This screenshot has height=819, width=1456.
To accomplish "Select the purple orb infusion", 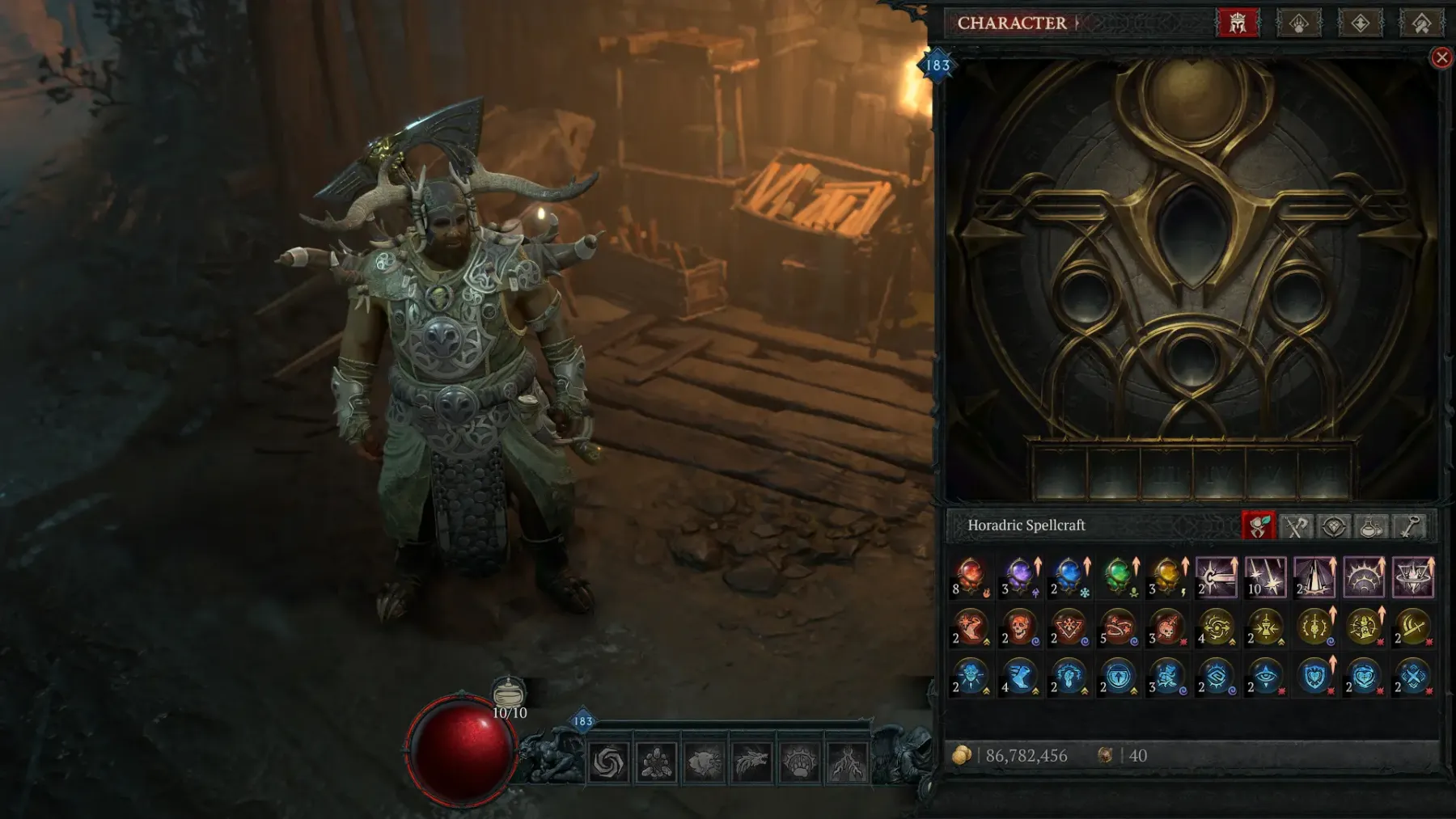I will pyautogui.click(x=1020, y=576).
